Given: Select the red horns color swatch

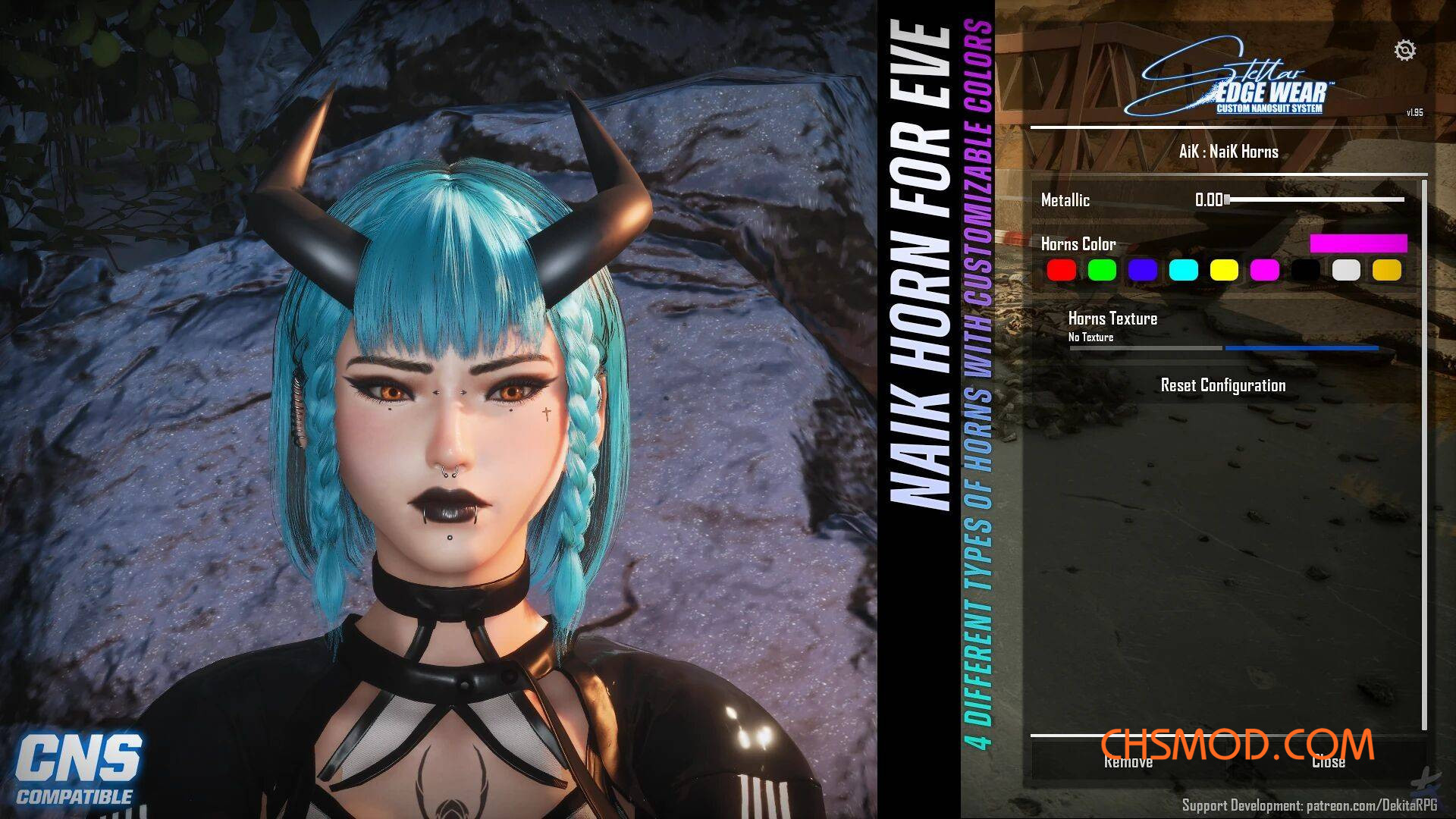Looking at the screenshot, I should [1062, 271].
